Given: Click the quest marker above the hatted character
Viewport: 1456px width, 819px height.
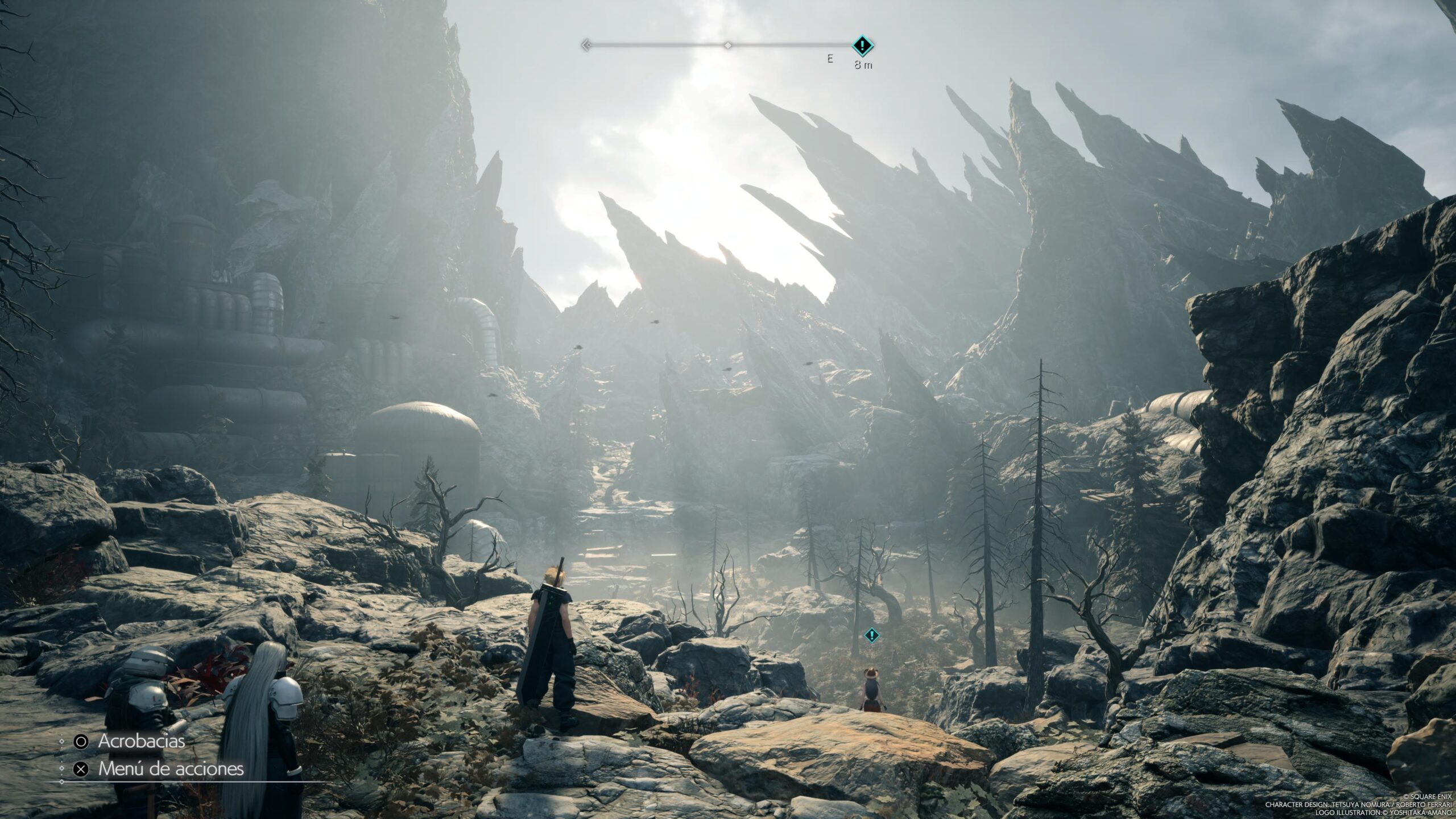Looking at the screenshot, I should pyautogui.click(x=871, y=635).
